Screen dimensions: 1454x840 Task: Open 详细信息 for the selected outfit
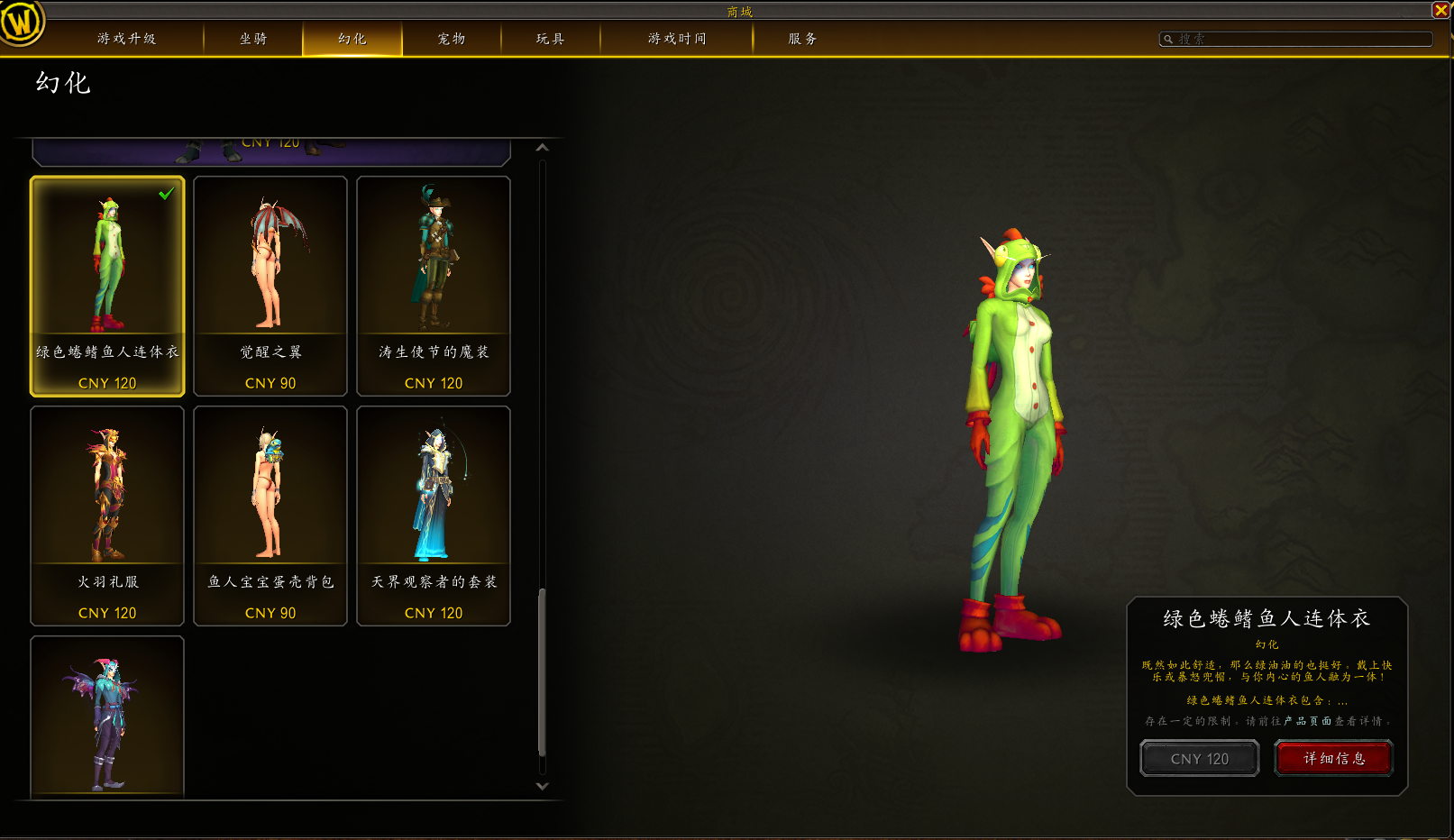pos(1334,759)
